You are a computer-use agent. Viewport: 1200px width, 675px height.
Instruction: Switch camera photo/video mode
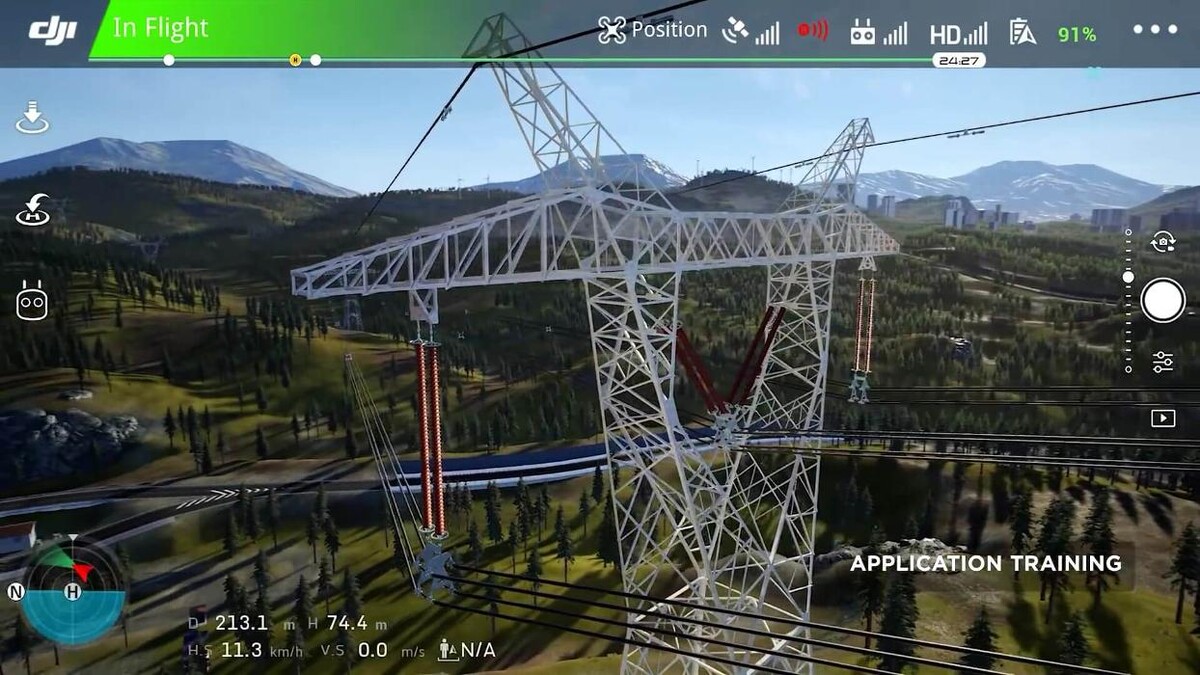pyautogui.click(x=1163, y=242)
